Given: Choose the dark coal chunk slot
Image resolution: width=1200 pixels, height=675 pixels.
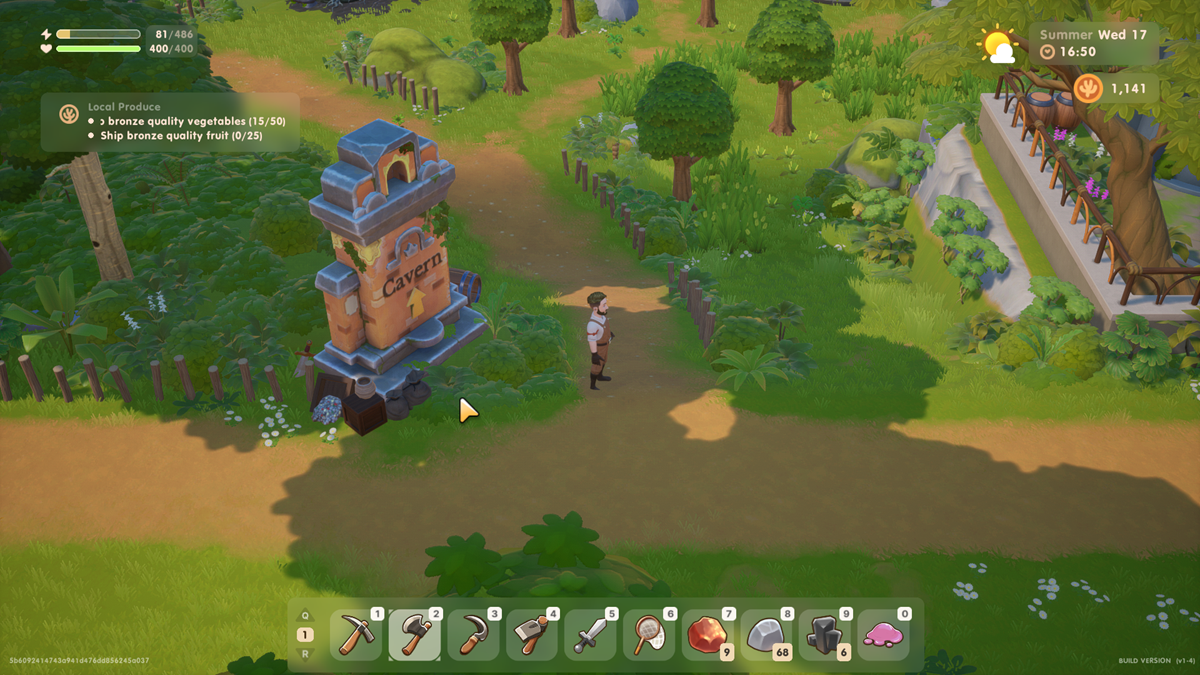Looking at the screenshot, I should point(825,635).
